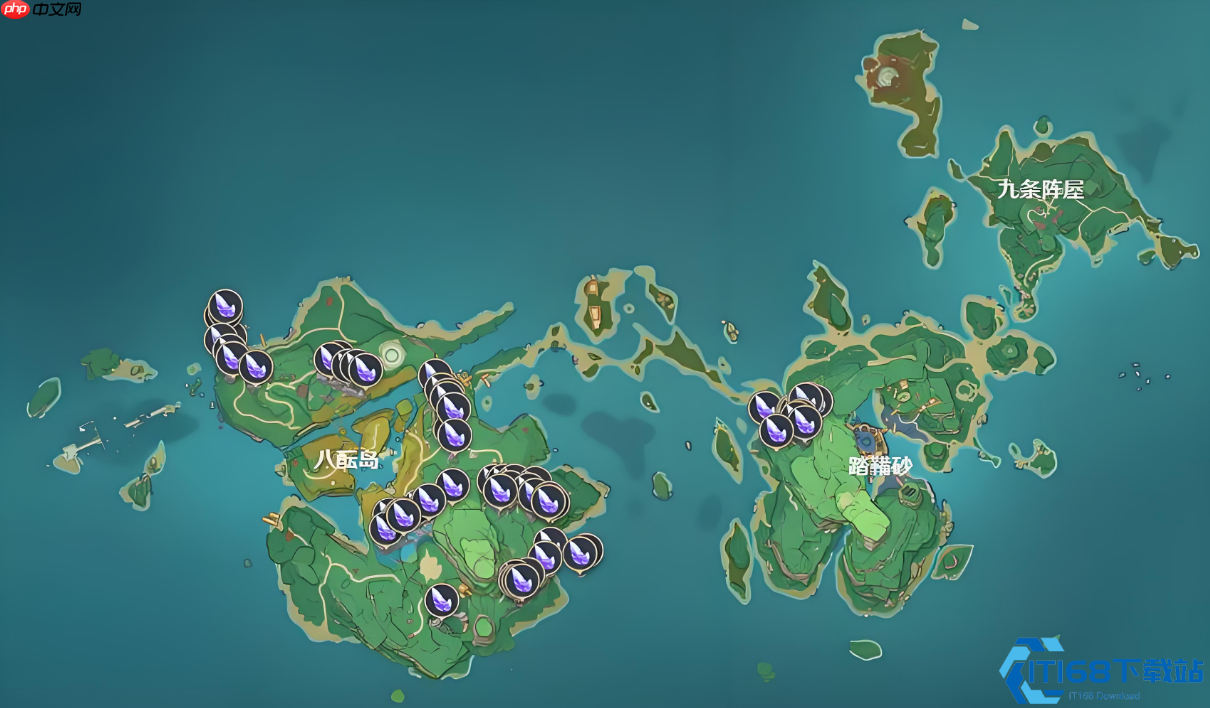
Task: Select the lone southernmost Crystal Marrow marker
Action: (441, 600)
